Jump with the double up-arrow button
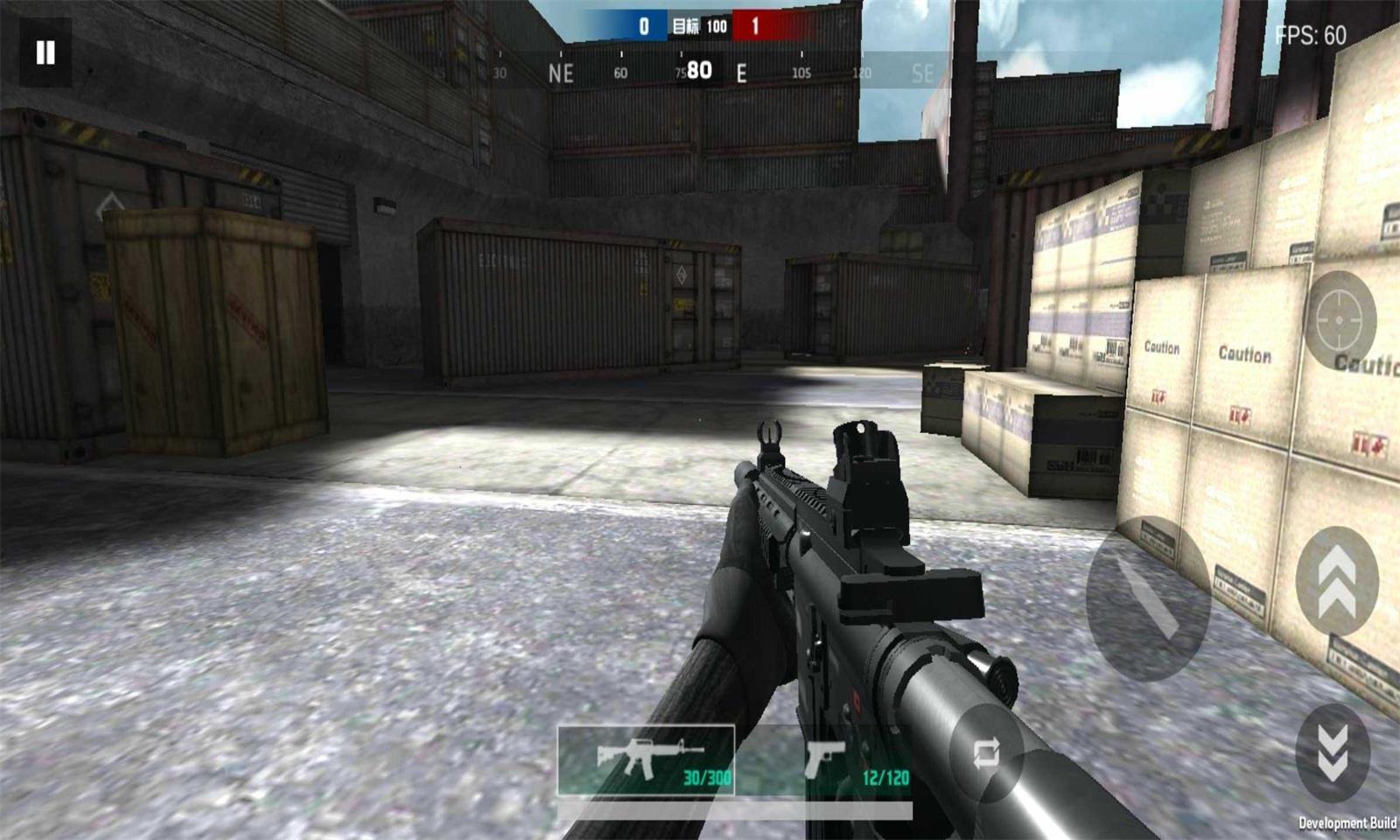Image resolution: width=1400 pixels, height=840 pixels. click(x=1336, y=581)
